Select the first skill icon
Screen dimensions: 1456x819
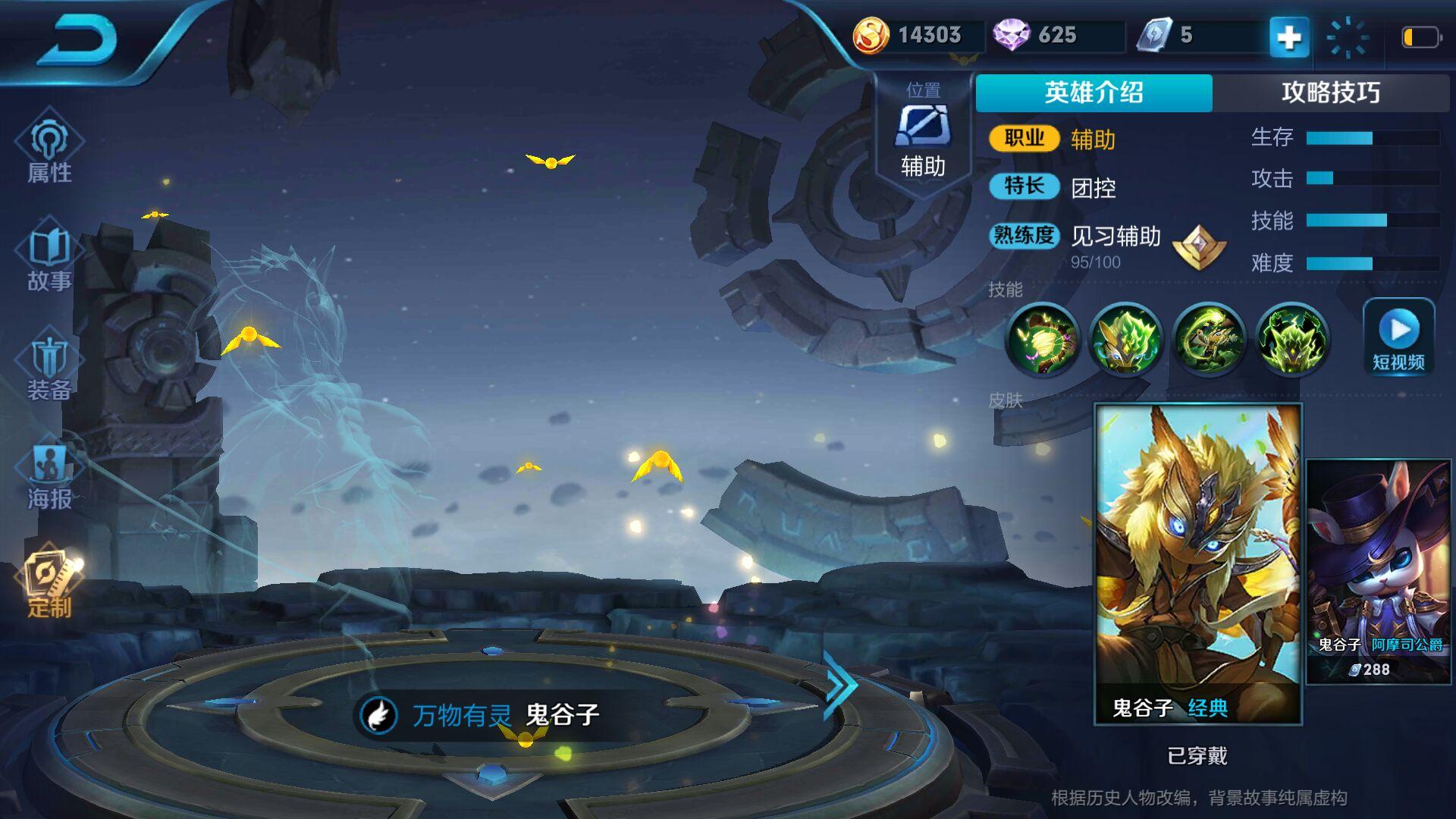(1043, 340)
